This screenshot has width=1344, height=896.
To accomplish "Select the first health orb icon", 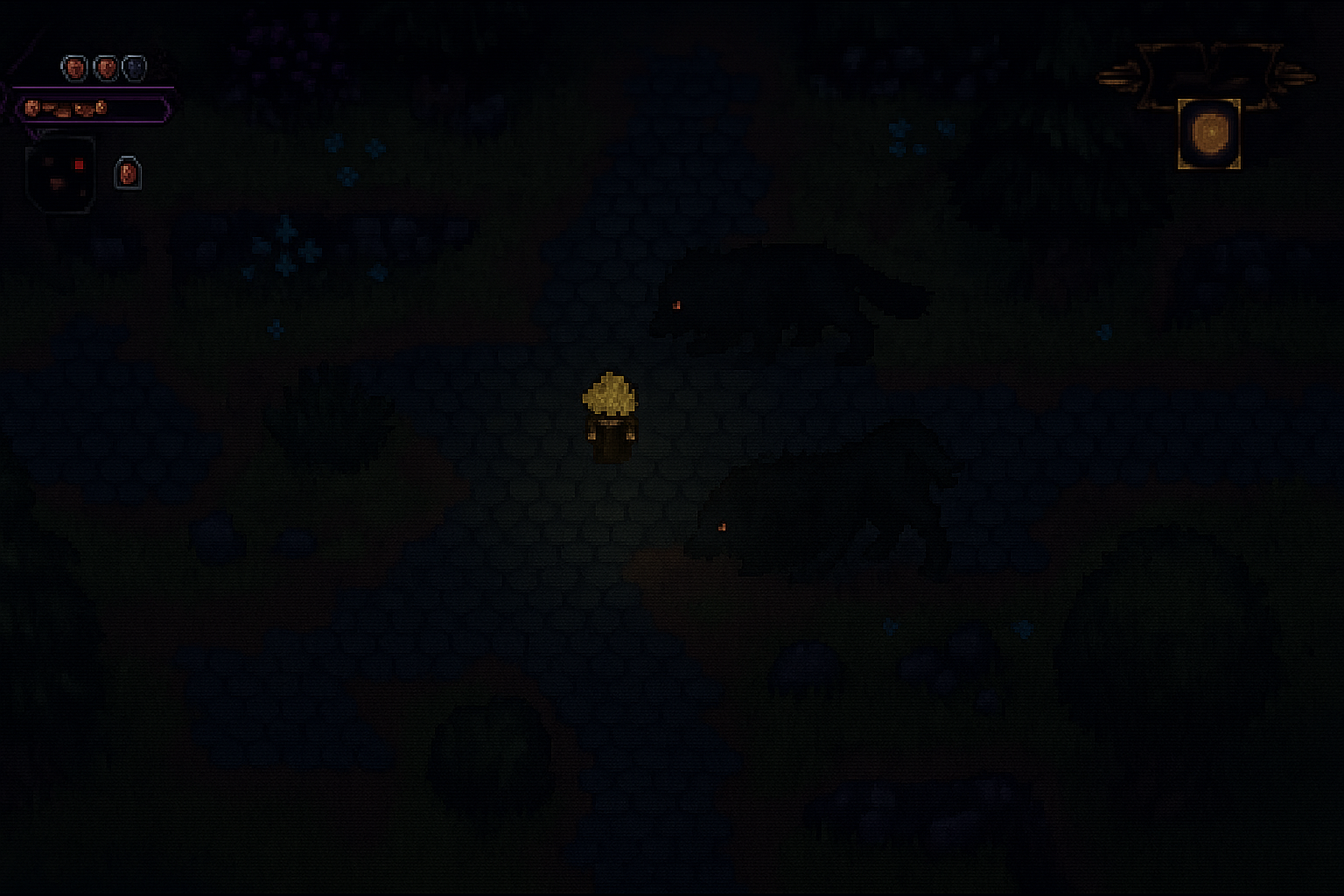I will click(73, 67).
